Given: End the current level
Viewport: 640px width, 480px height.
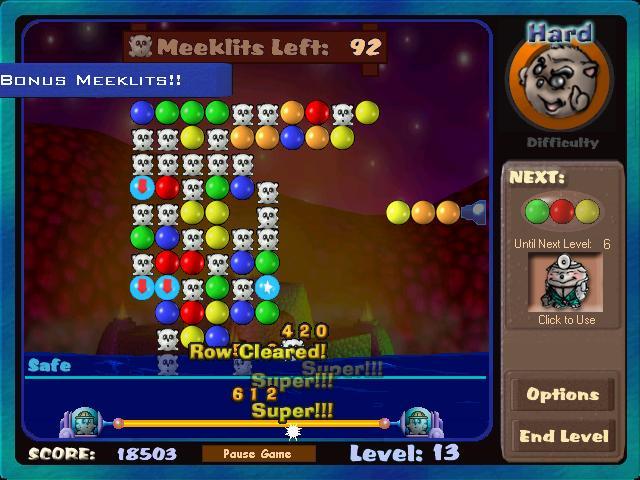Looking at the screenshot, I should (x=562, y=436).
